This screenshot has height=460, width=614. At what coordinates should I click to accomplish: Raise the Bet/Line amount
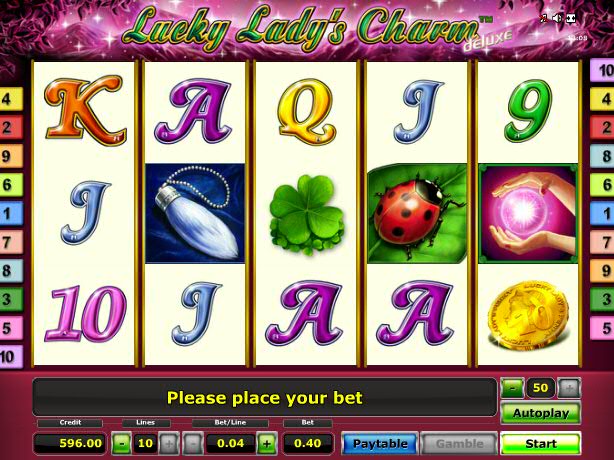click(267, 443)
